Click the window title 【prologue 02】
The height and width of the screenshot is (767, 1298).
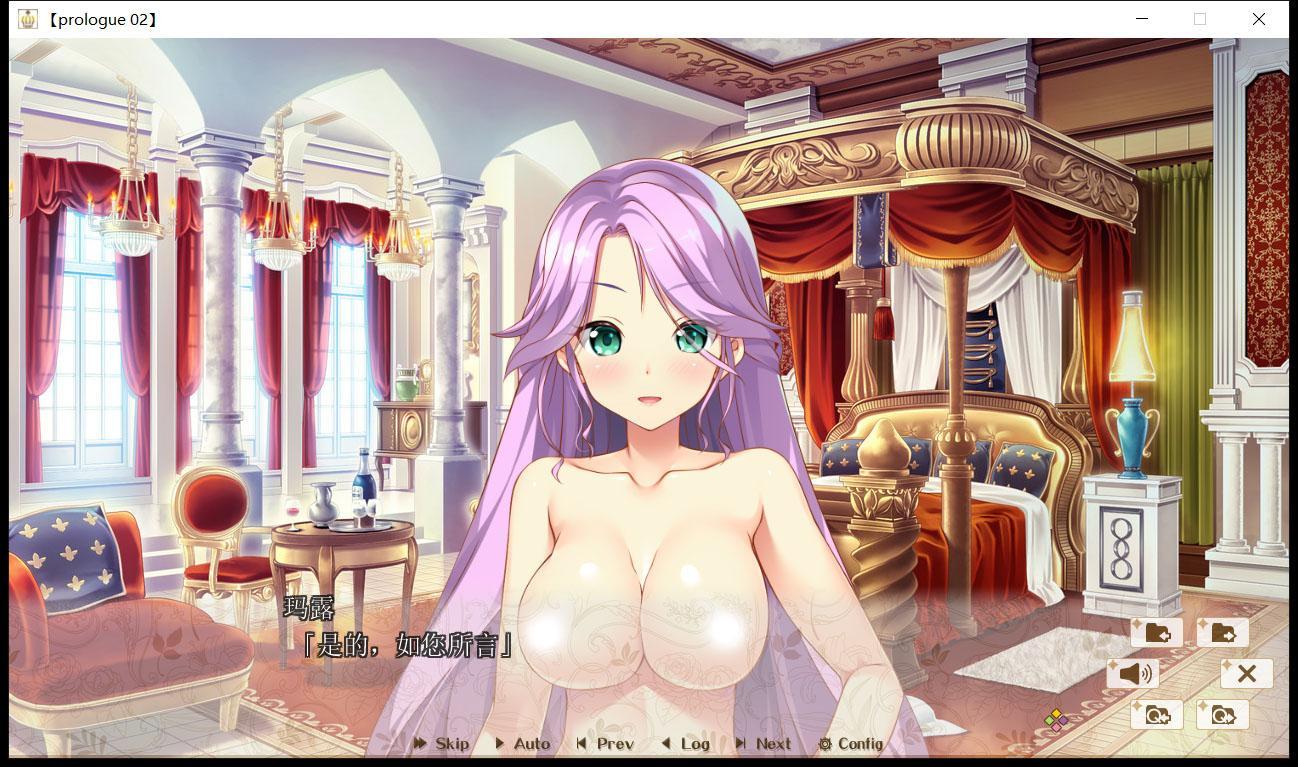point(100,18)
